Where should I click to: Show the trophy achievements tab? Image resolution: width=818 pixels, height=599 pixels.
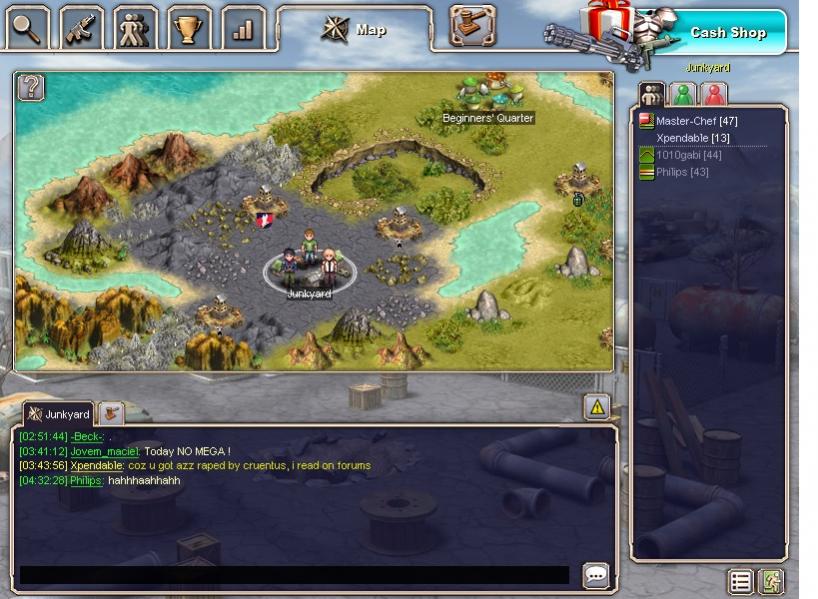coord(188,28)
